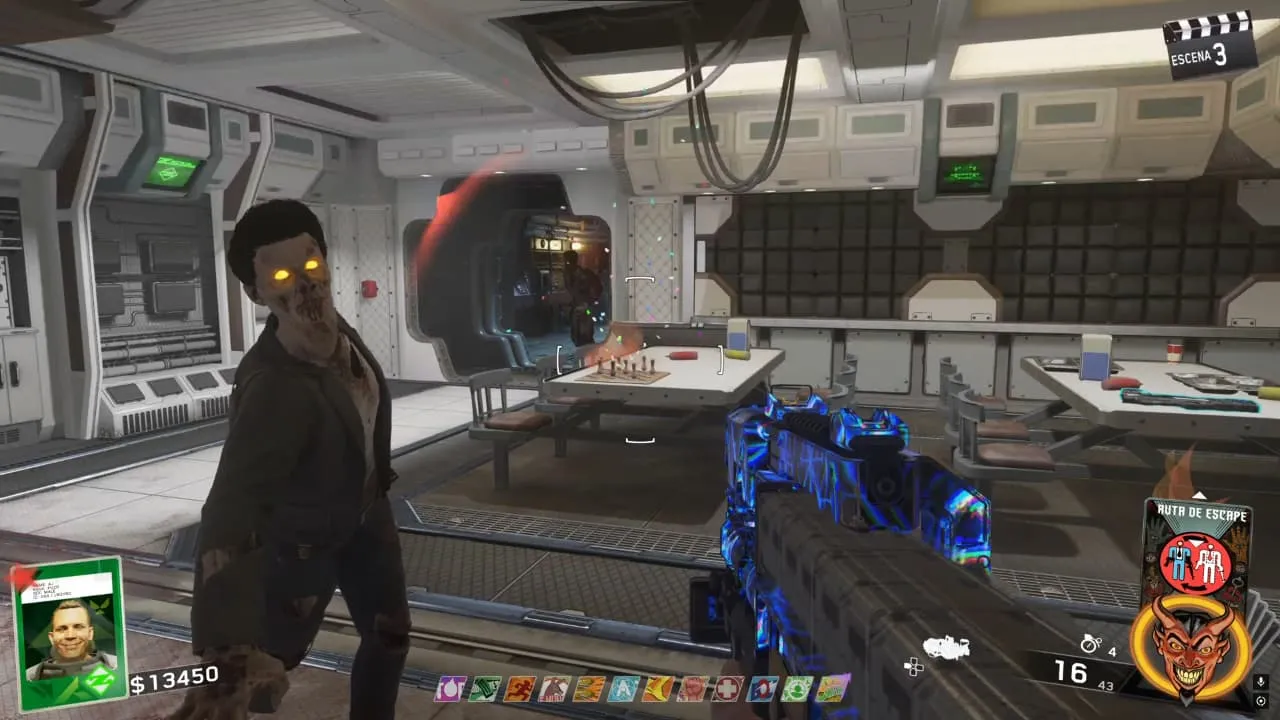Choose the light green circular perk icon

tap(797, 688)
